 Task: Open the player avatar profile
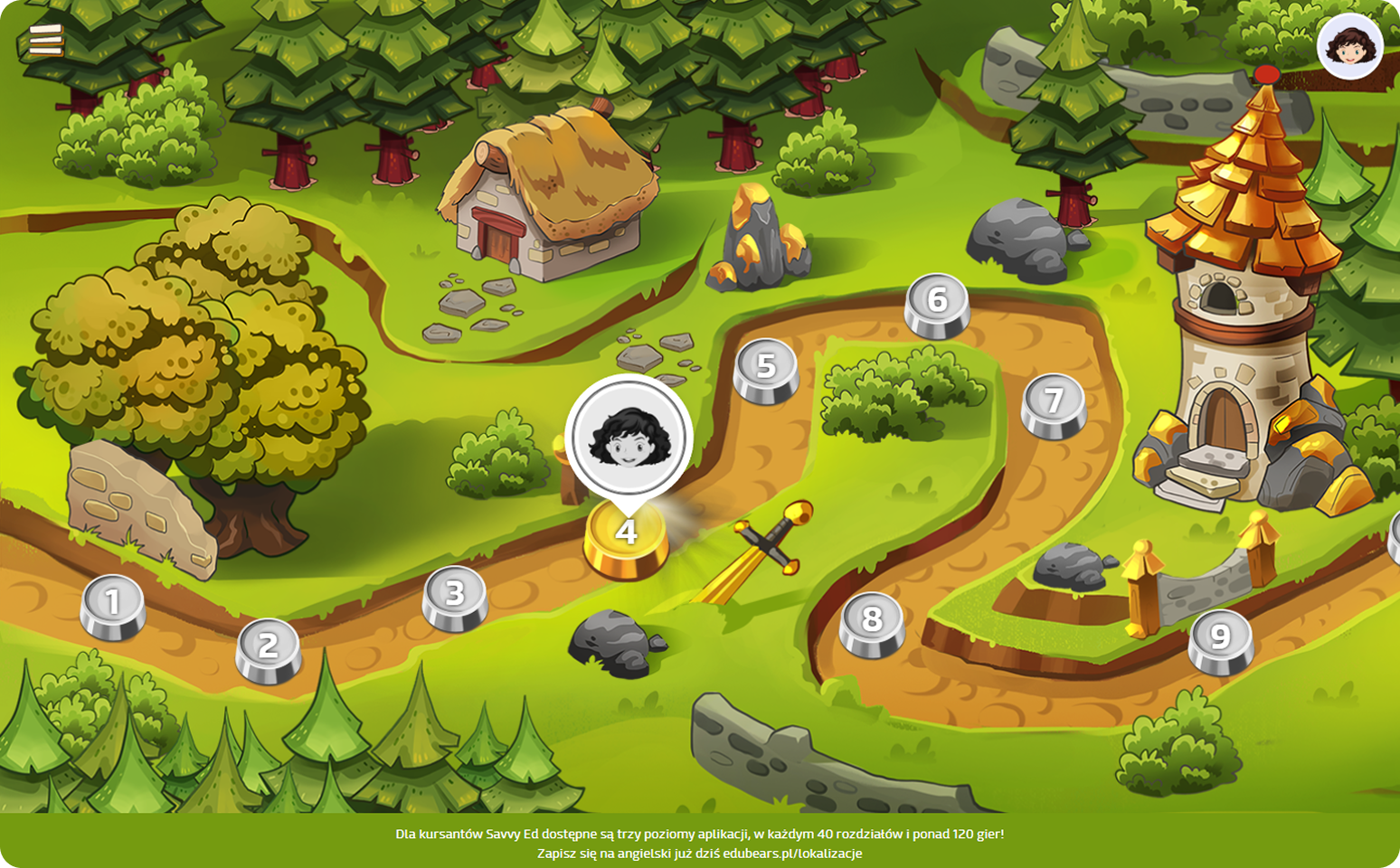click(1349, 46)
